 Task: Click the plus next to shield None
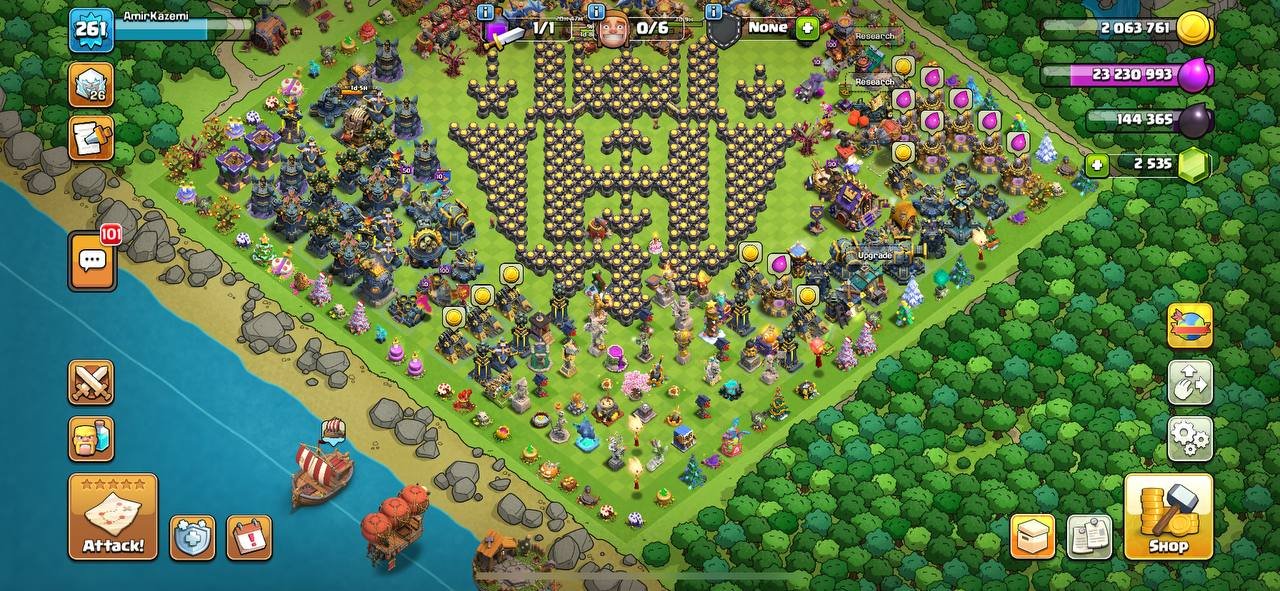807,28
